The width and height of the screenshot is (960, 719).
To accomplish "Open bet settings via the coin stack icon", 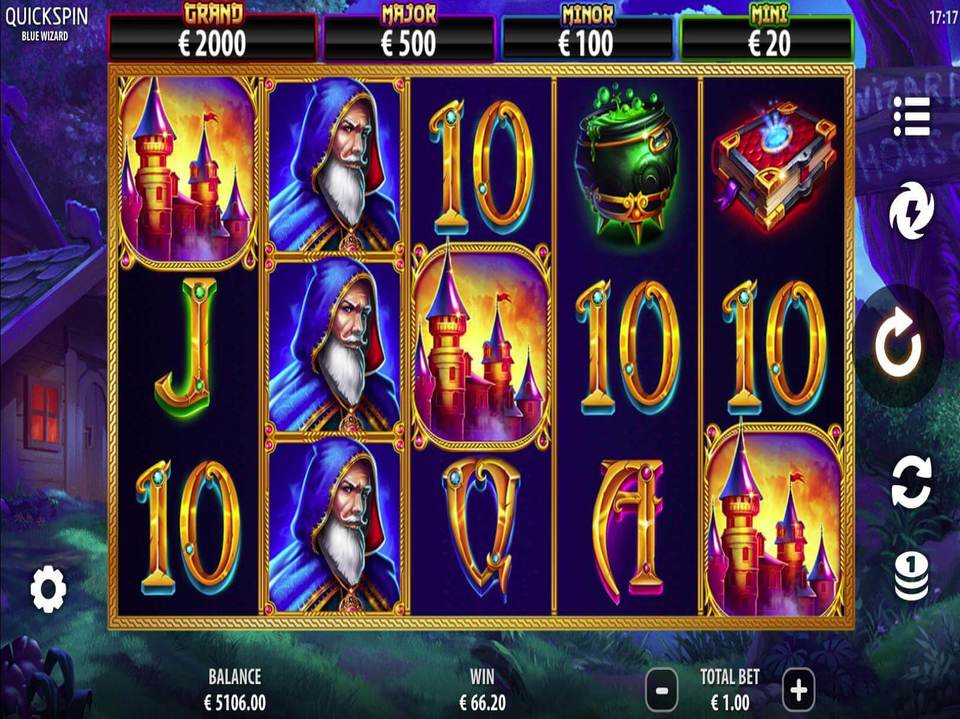I will point(911,577).
